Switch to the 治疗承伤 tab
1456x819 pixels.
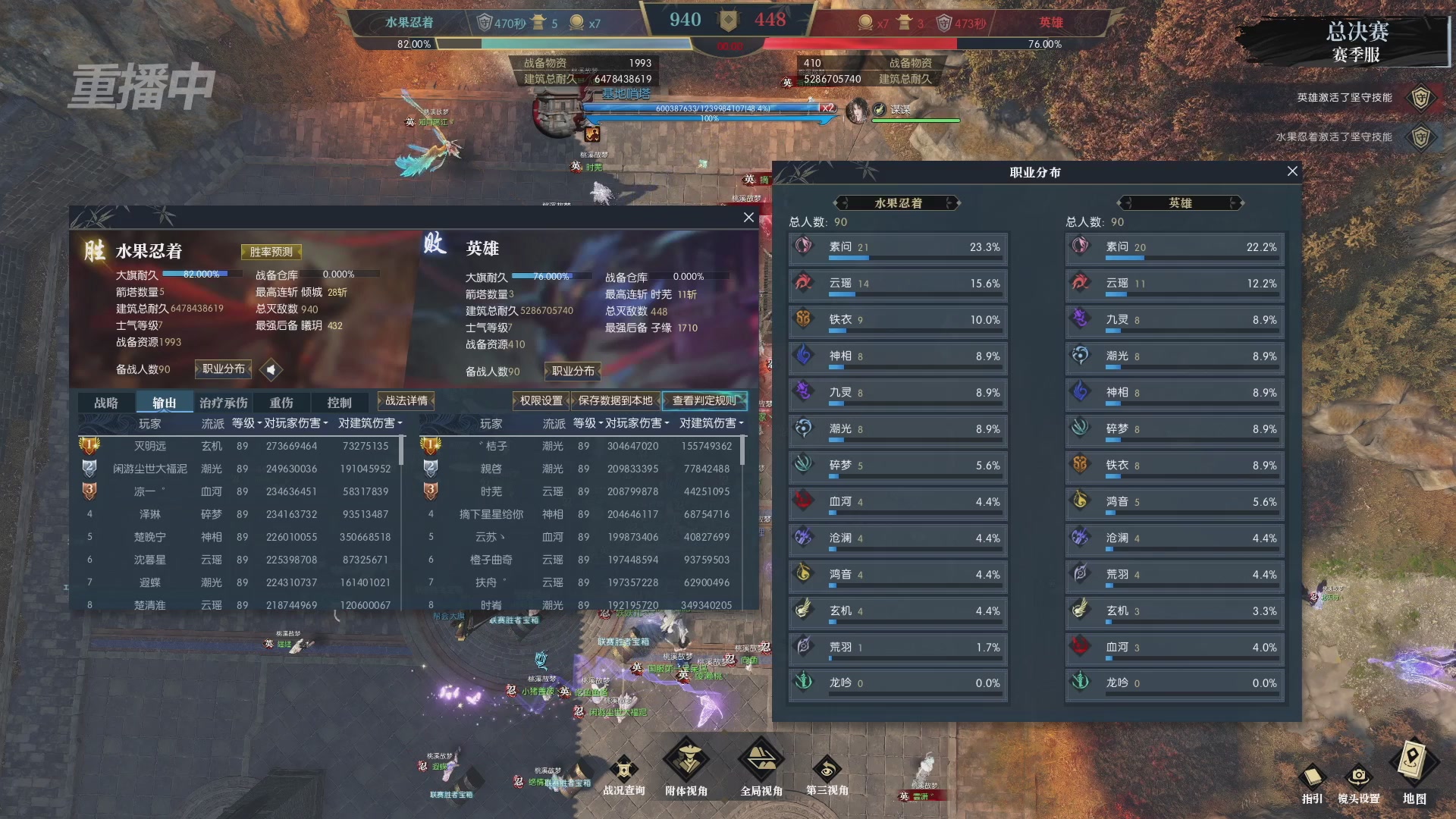tap(222, 402)
